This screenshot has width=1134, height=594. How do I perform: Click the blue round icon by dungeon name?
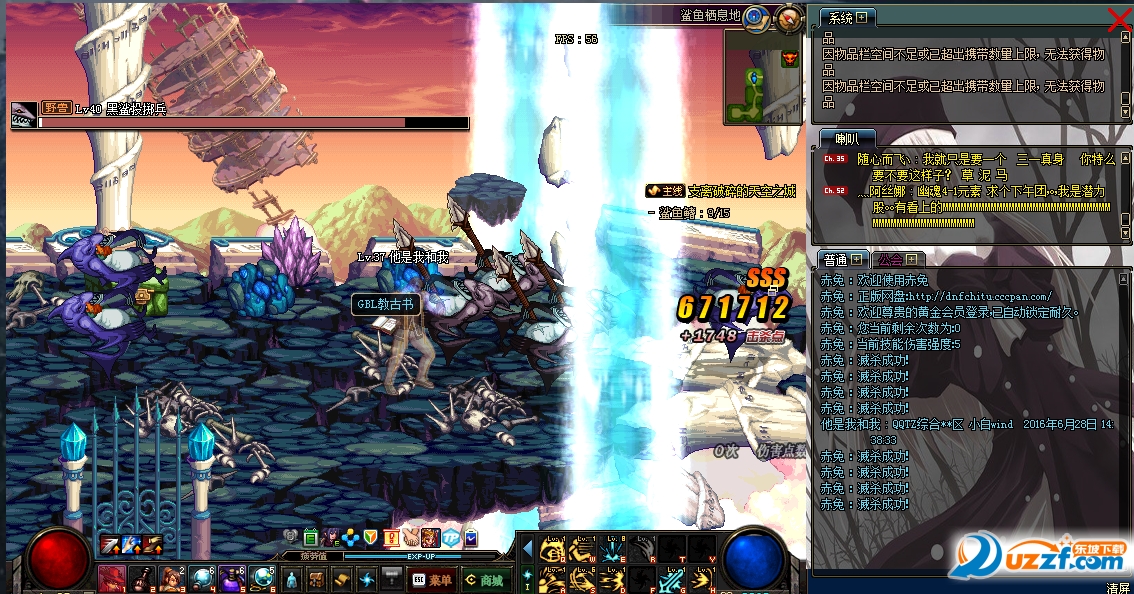(x=756, y=17)
